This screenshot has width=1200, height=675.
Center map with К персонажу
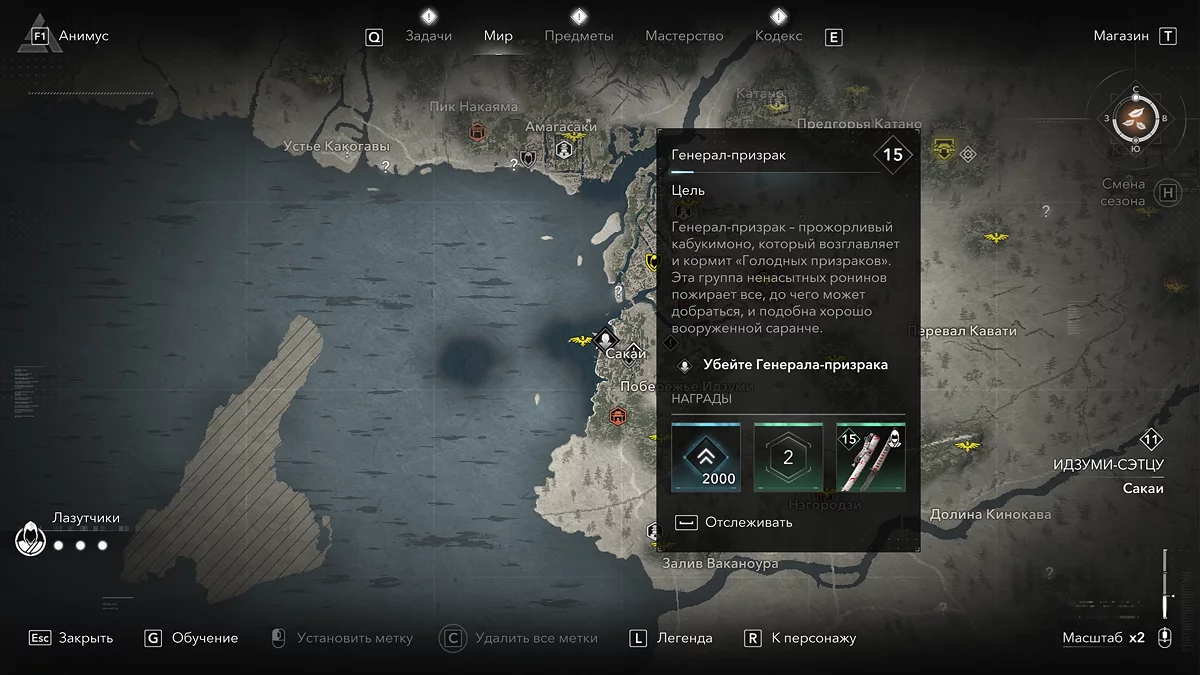coord(813,638)
